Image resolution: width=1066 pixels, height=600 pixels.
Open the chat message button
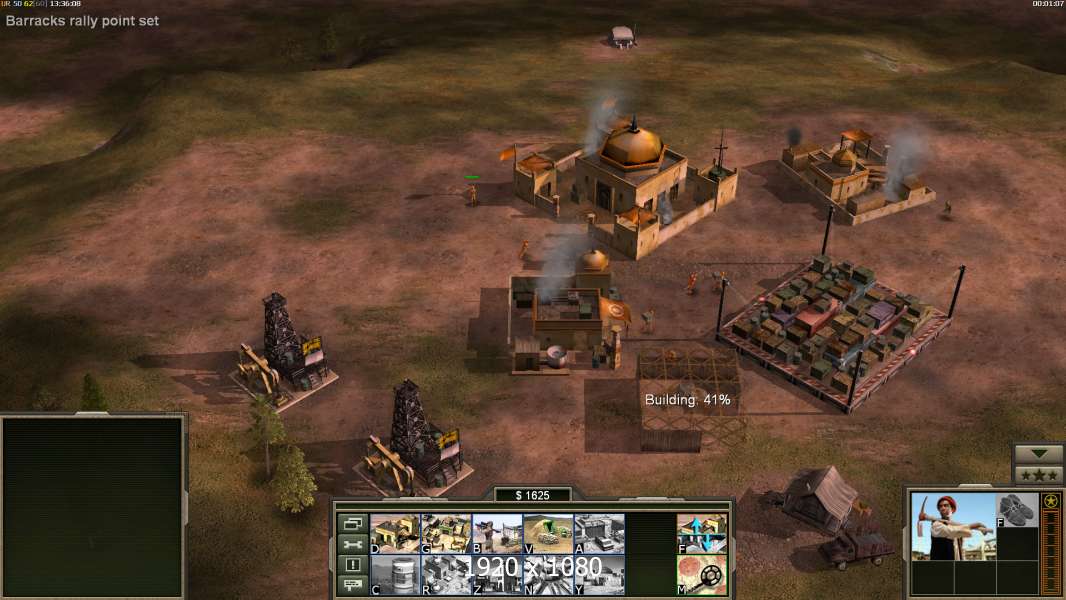coord(351,586)
